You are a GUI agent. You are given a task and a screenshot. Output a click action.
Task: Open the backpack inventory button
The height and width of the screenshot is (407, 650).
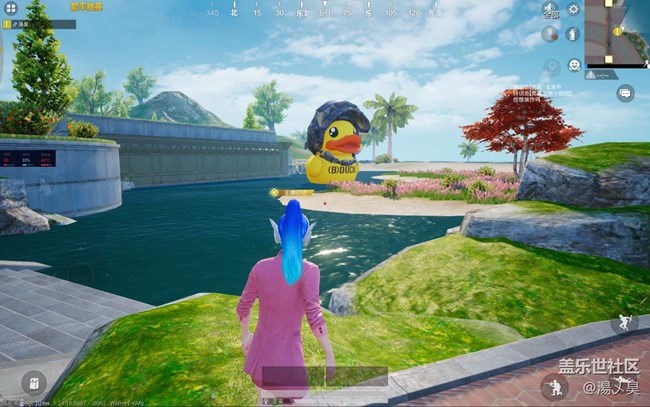(34, 383)
